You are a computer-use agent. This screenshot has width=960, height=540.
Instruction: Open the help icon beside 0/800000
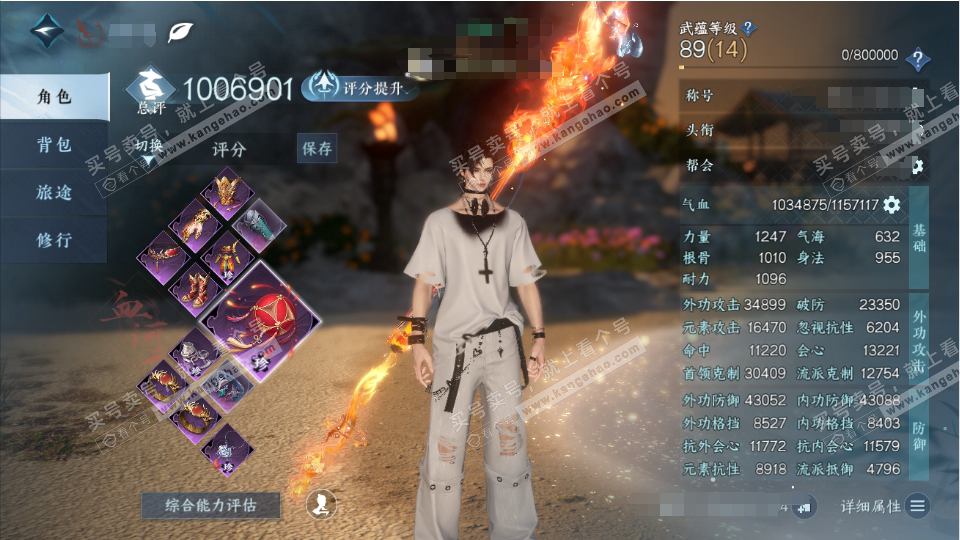917,58
